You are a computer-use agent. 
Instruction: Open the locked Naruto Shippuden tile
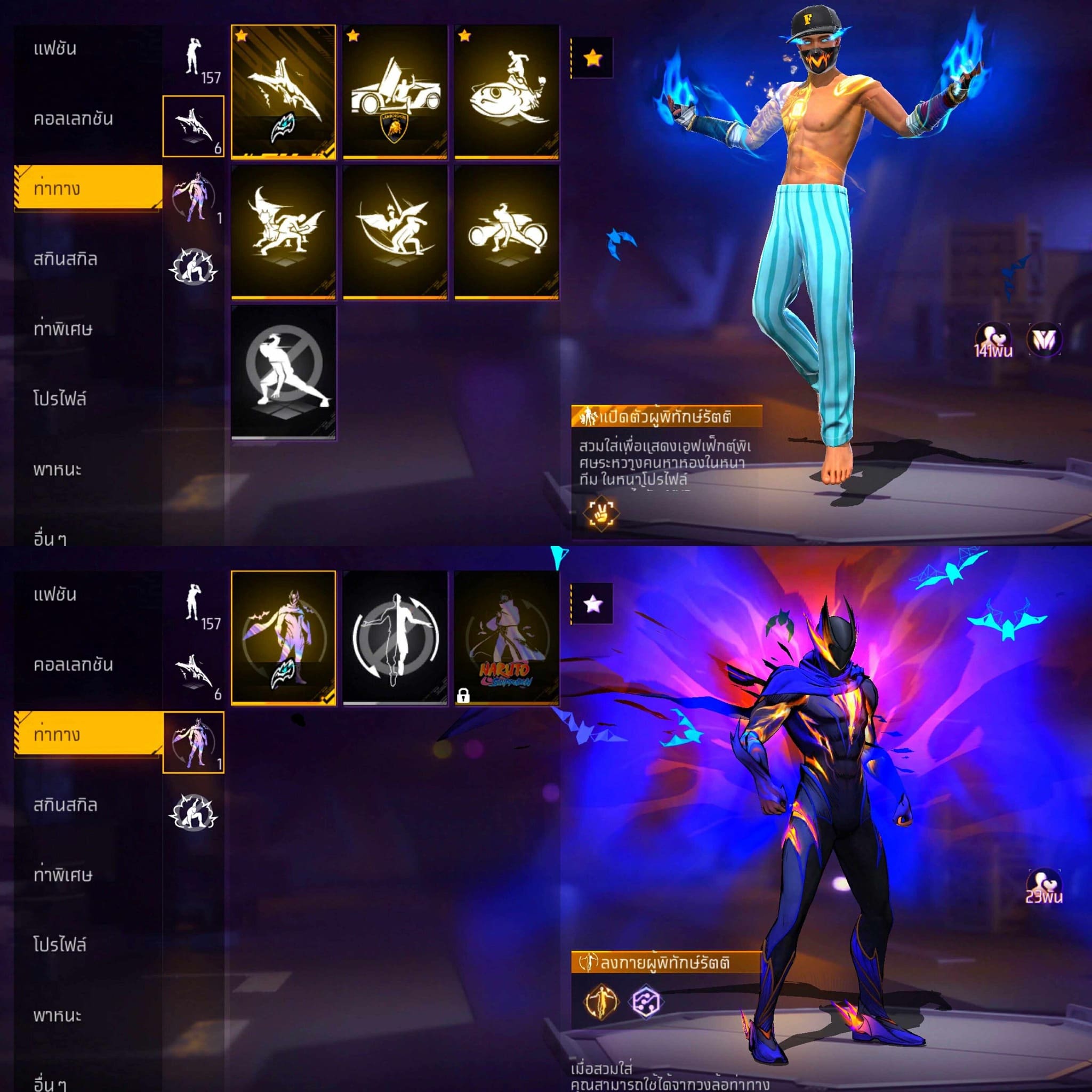(x=507, y=638)
